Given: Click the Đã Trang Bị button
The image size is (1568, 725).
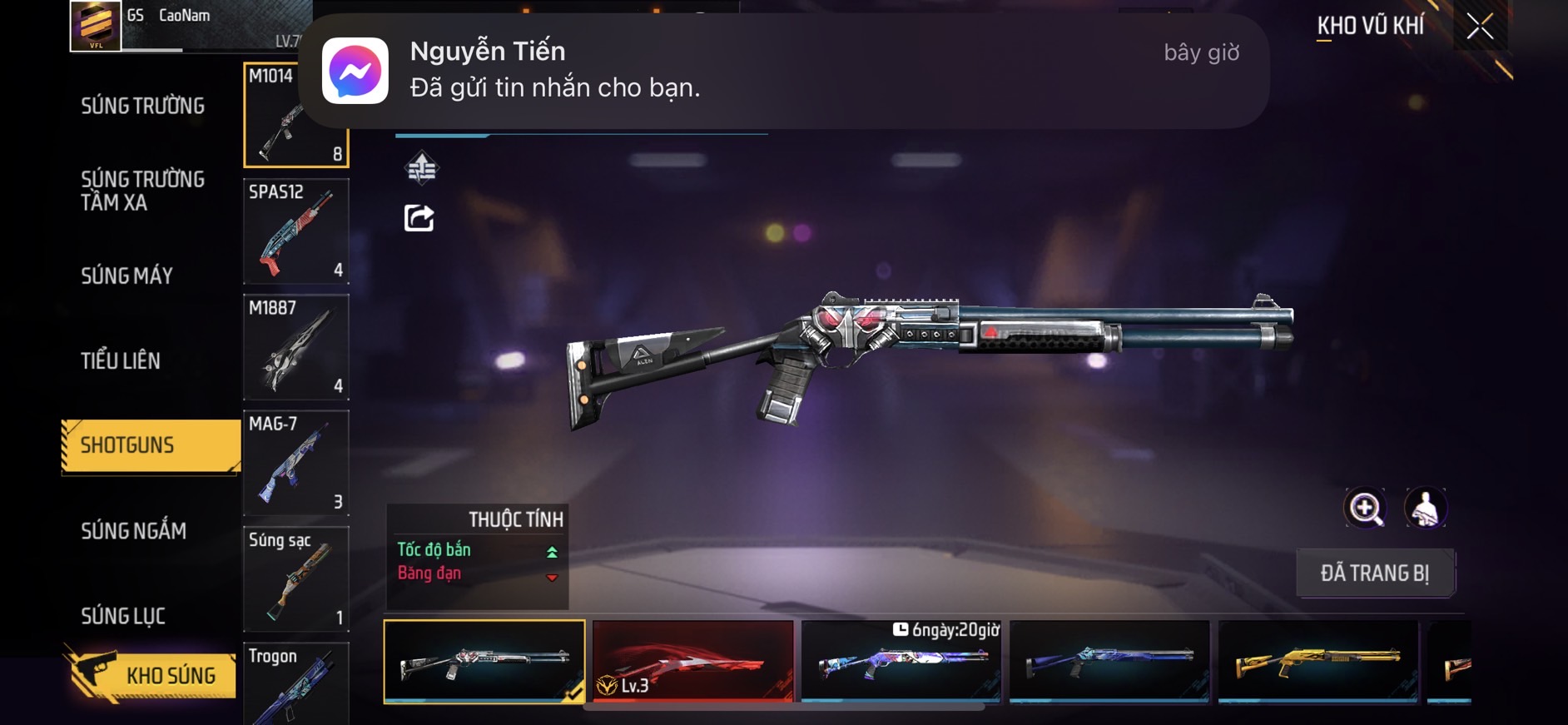Looking at the screenshot, I should click(x=1375, y=573).
